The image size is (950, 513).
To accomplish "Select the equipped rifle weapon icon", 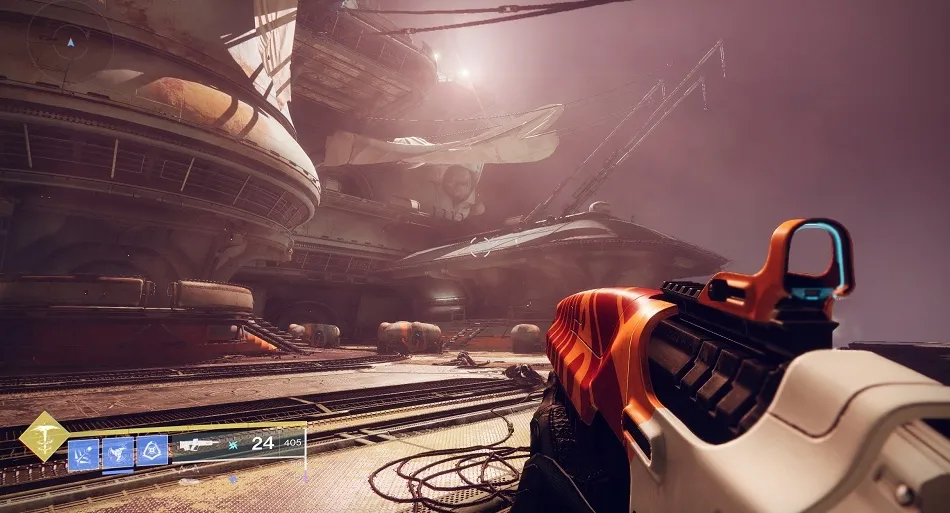I will (199, 443).
